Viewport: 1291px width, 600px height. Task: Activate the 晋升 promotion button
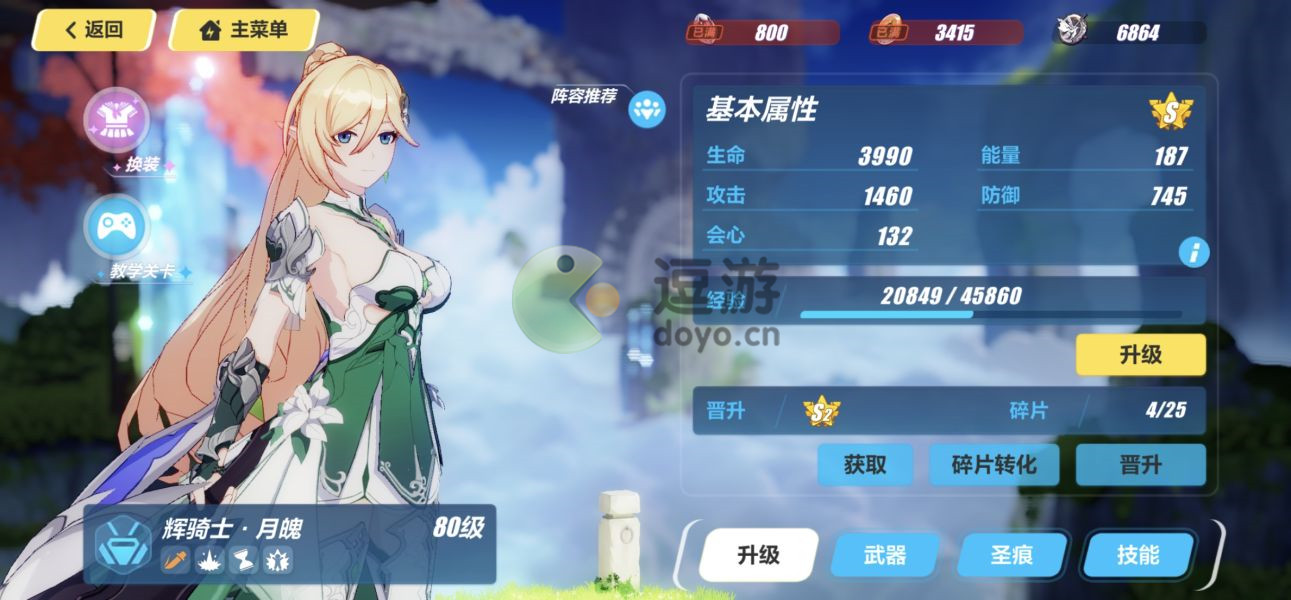1140,465
